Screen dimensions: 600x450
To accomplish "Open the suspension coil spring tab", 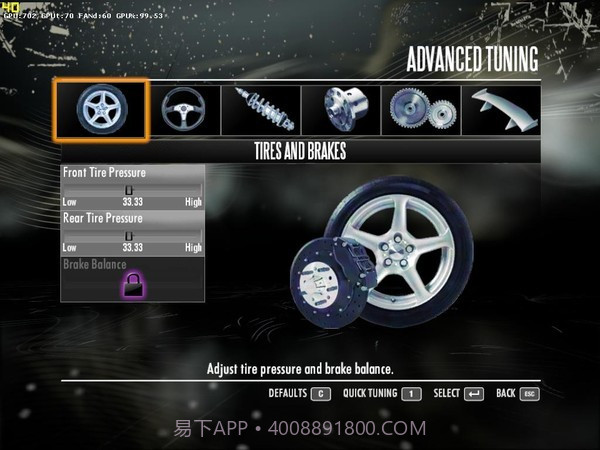I will click(x=261, y=109).
